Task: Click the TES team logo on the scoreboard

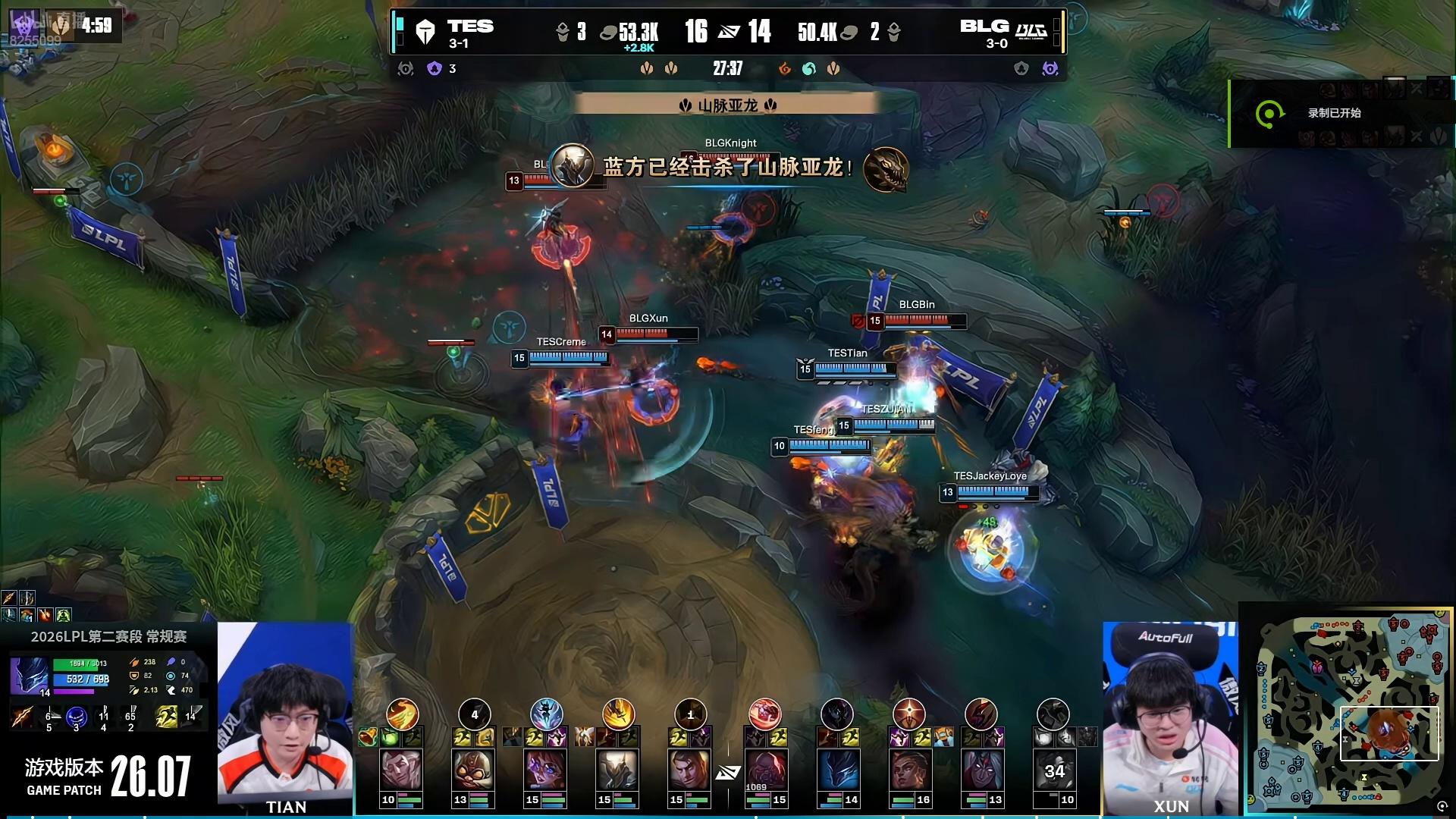Action: (x=425, y=32)
